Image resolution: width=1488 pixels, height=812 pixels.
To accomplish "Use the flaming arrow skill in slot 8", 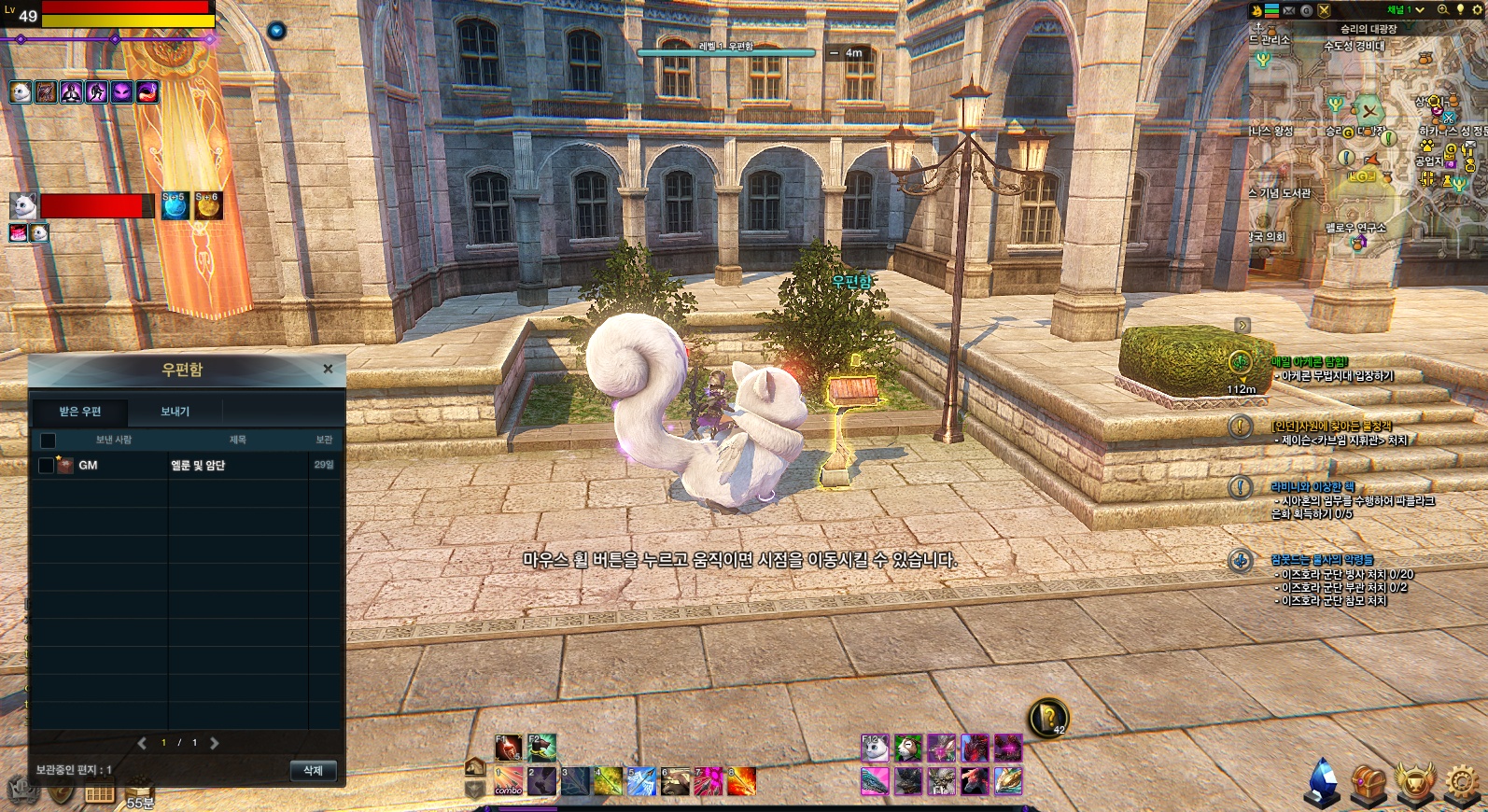I will (741, 780).
